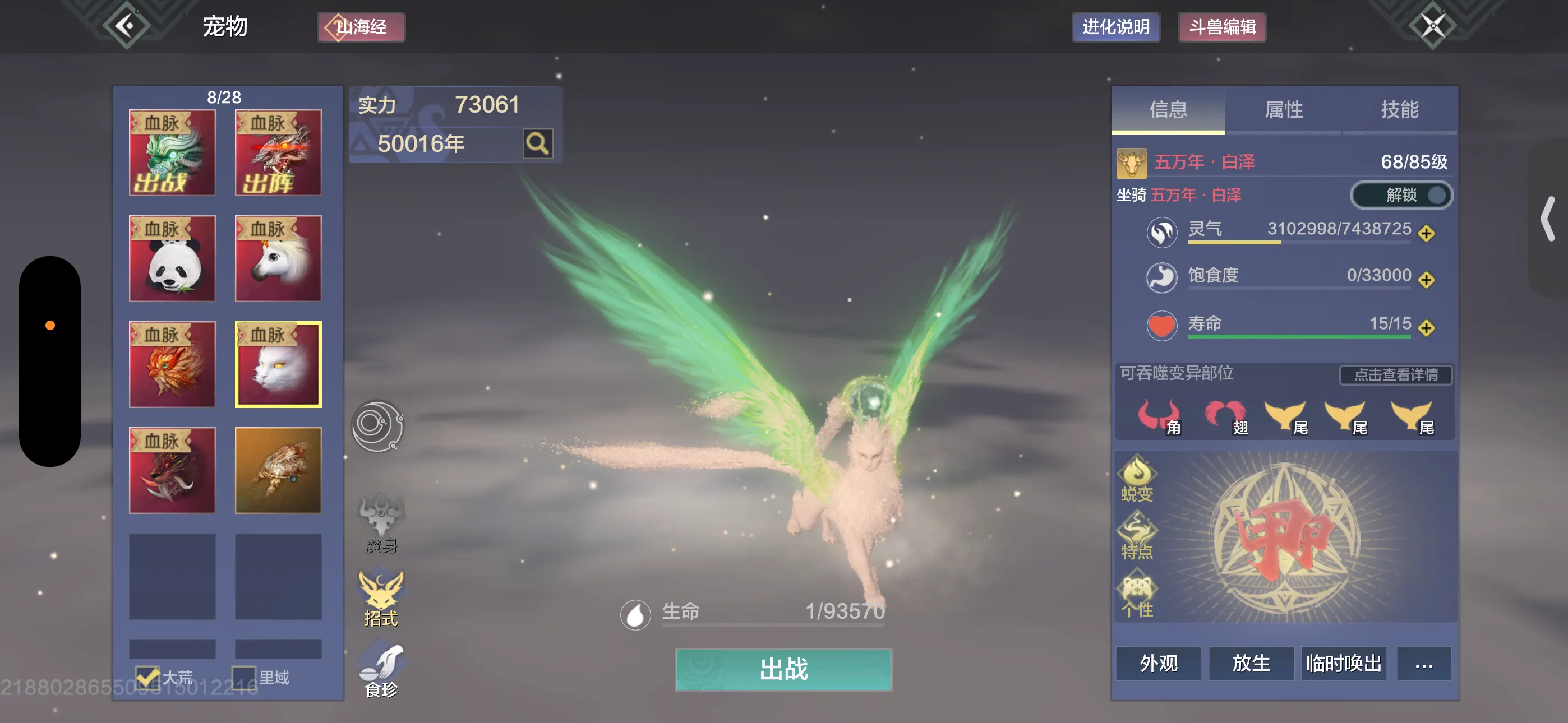Add 灵气 with the plus icon

(1426, 233)
